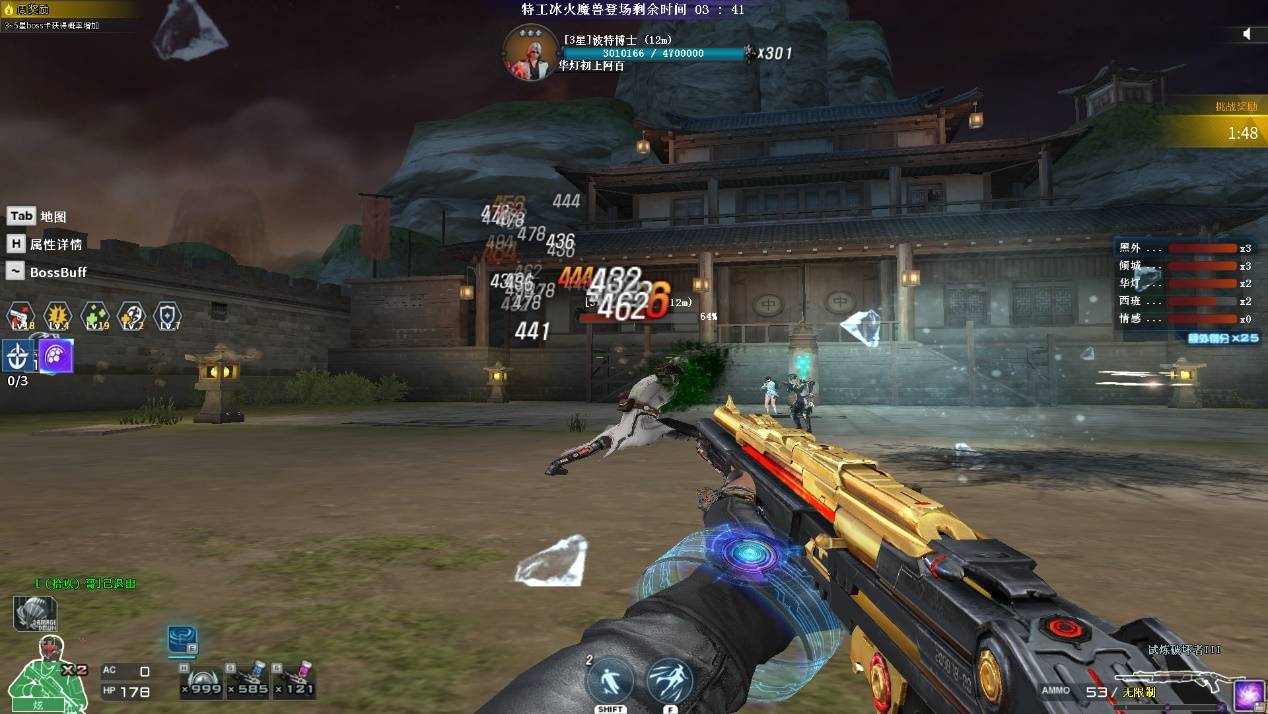Click the boss portrait at top
The width and height of the screenshot is (1268, 714).
click(x=529, y=52)
